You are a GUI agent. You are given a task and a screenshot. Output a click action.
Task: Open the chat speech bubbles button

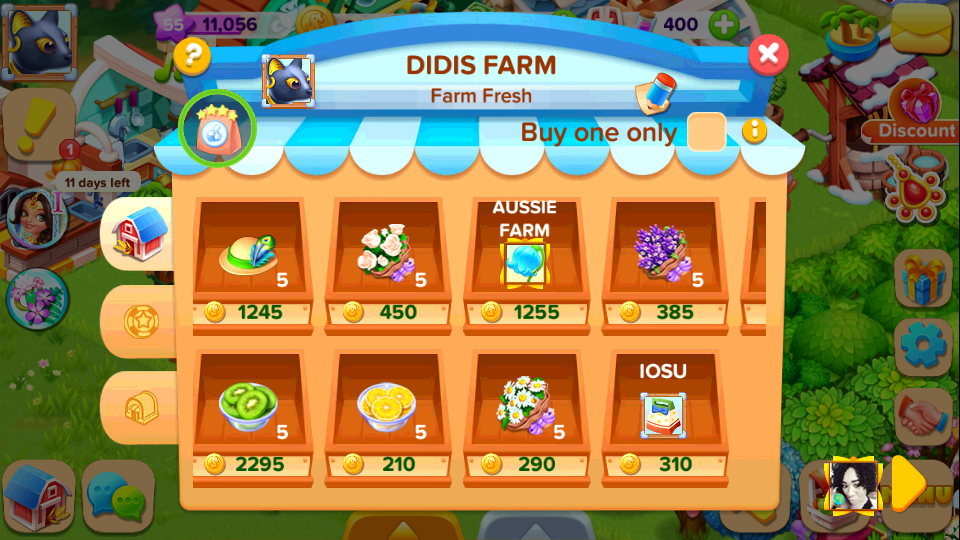[x=118, y=494]
